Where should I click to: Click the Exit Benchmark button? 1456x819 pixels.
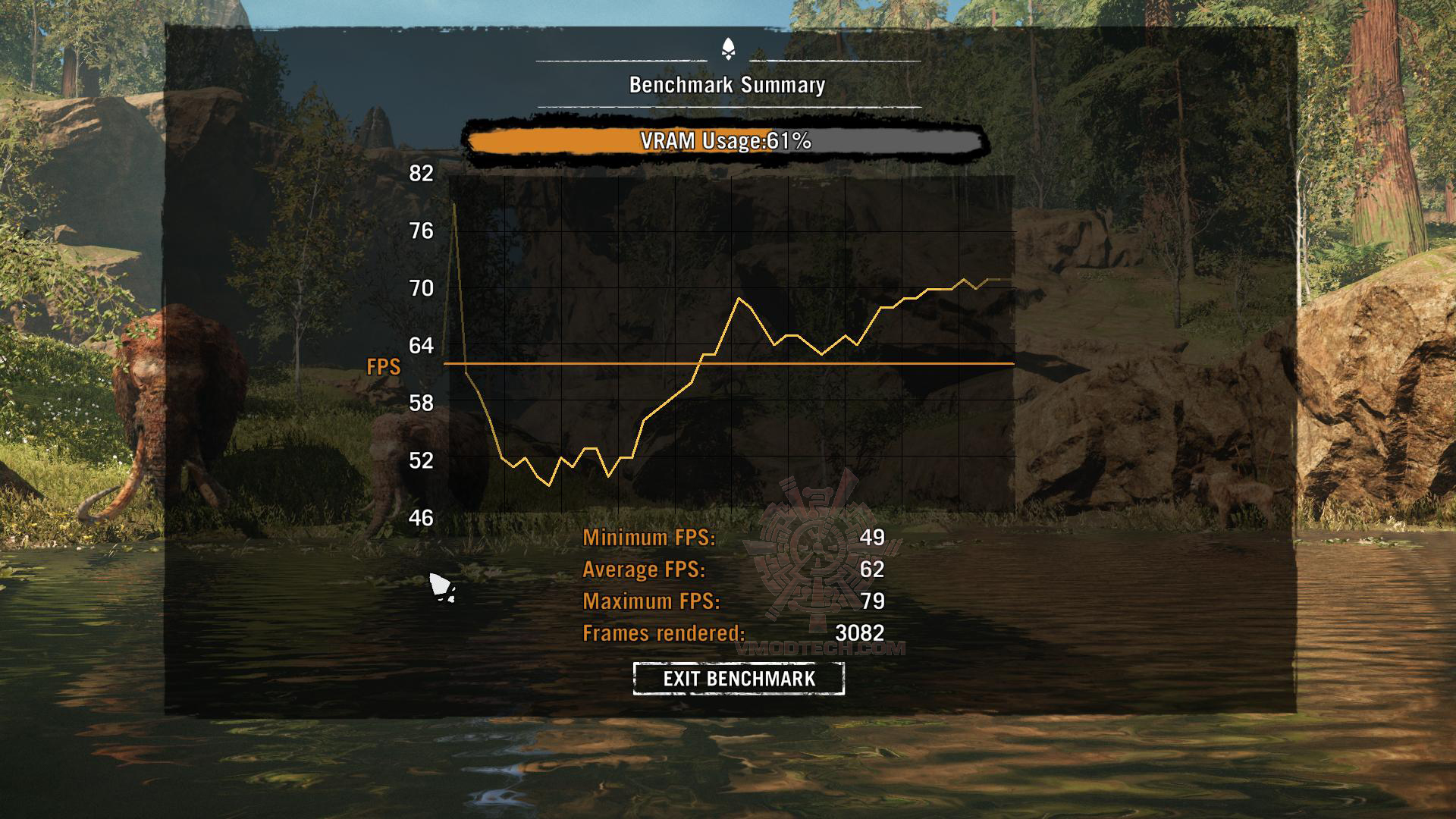coord(739,678)
